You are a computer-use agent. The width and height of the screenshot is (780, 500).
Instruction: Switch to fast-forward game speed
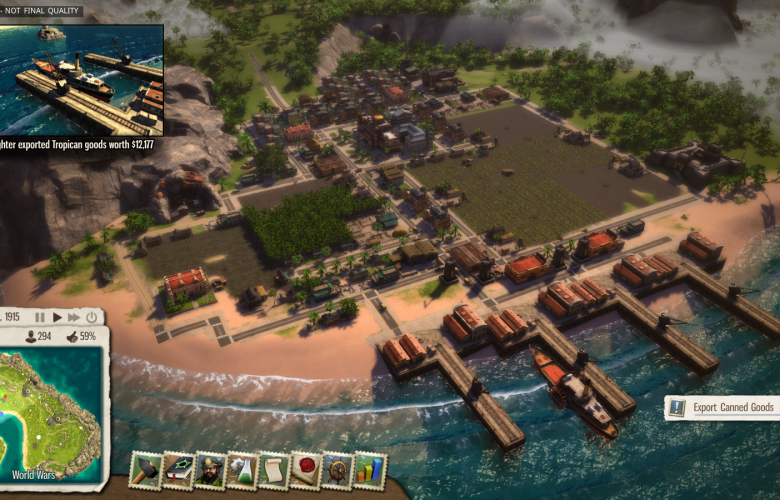click(x=74, y=317)
